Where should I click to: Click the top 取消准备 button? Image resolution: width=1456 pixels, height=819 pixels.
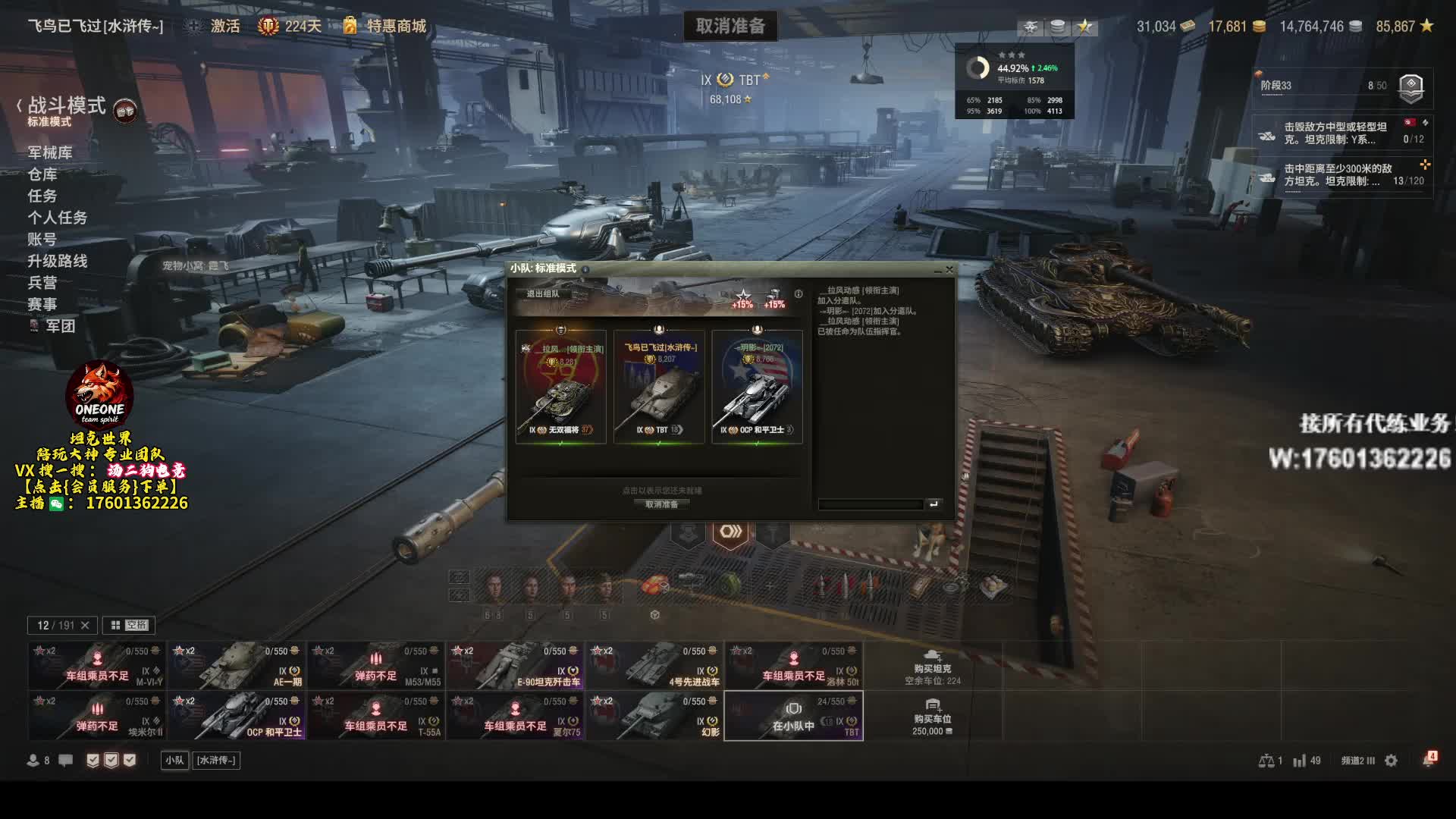coord(730,27)
